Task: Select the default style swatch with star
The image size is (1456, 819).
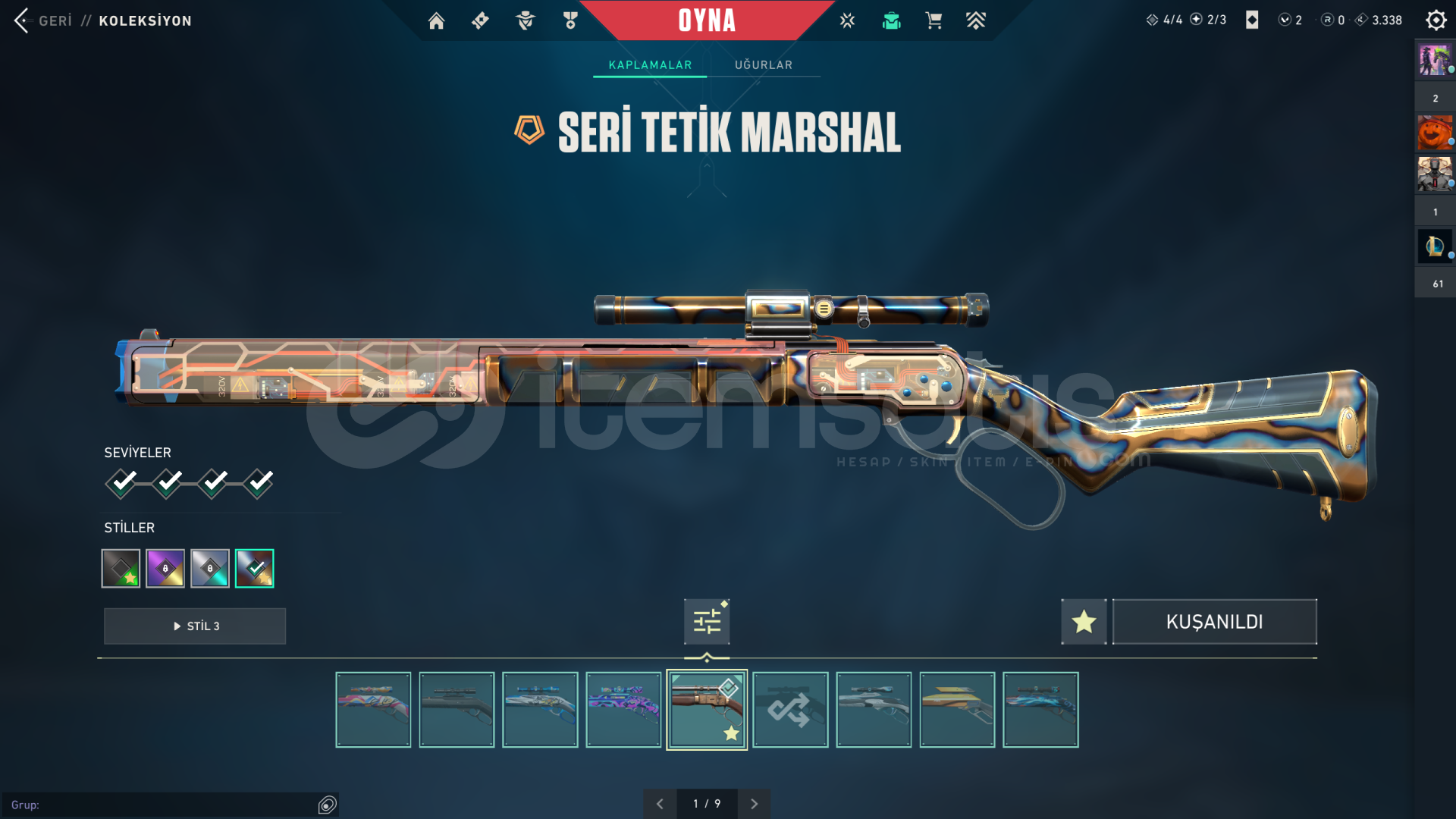Action: (121, 569)
